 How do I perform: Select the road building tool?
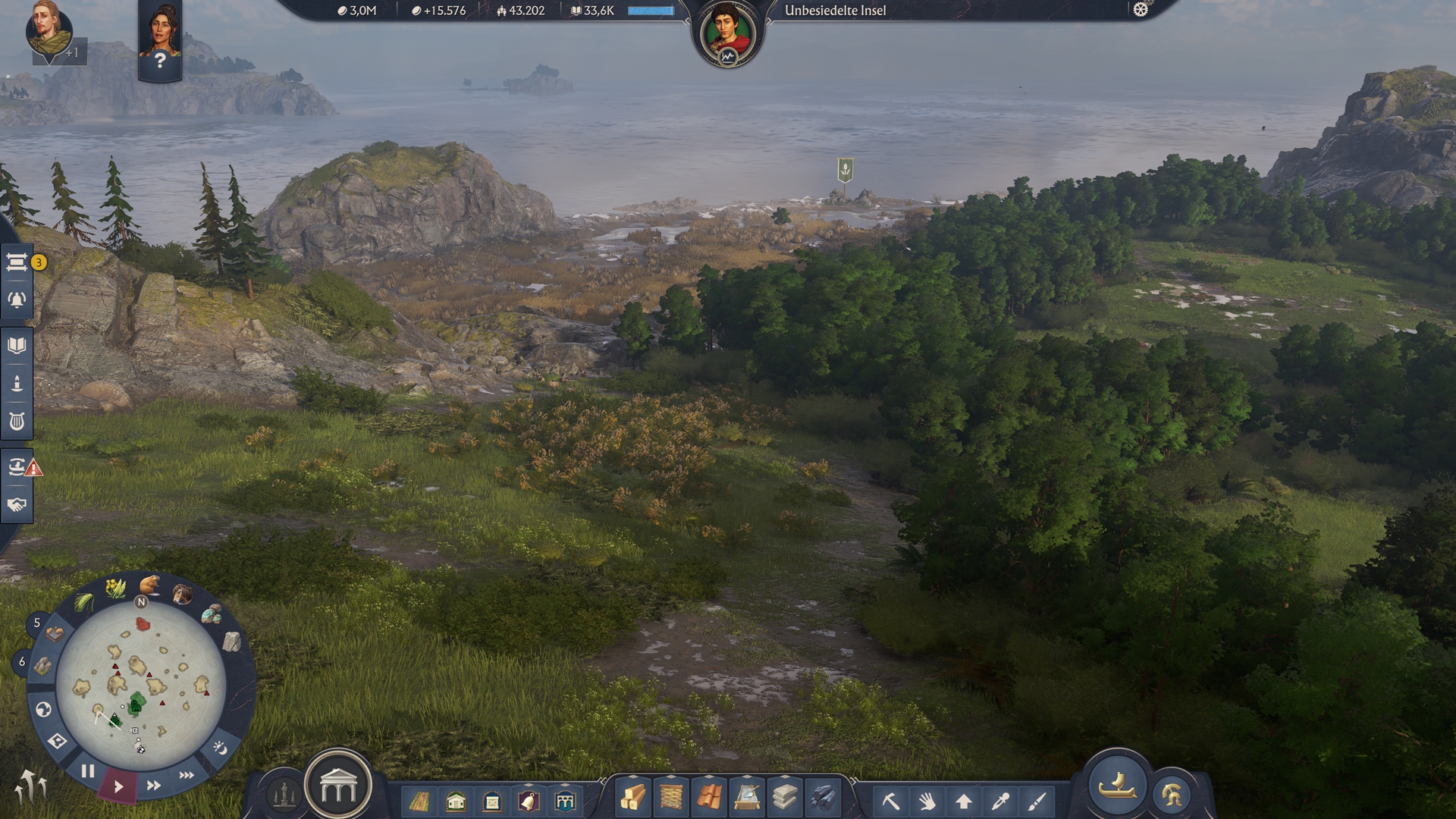419,801
